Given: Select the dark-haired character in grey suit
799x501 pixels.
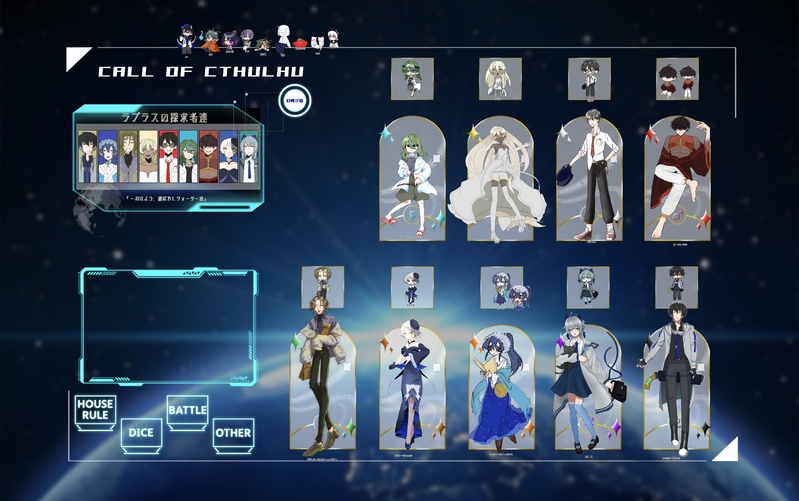Looking at the screenshot, I should 676,385.
